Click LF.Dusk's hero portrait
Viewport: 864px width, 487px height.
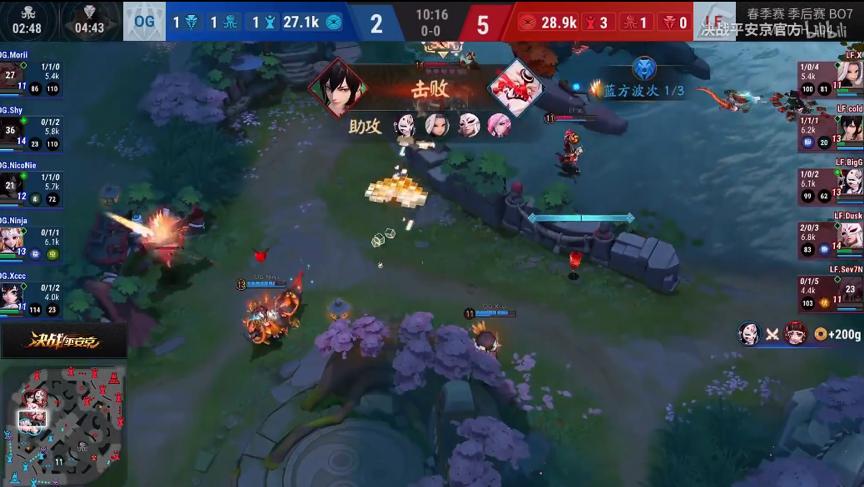[x=851, y=236]
